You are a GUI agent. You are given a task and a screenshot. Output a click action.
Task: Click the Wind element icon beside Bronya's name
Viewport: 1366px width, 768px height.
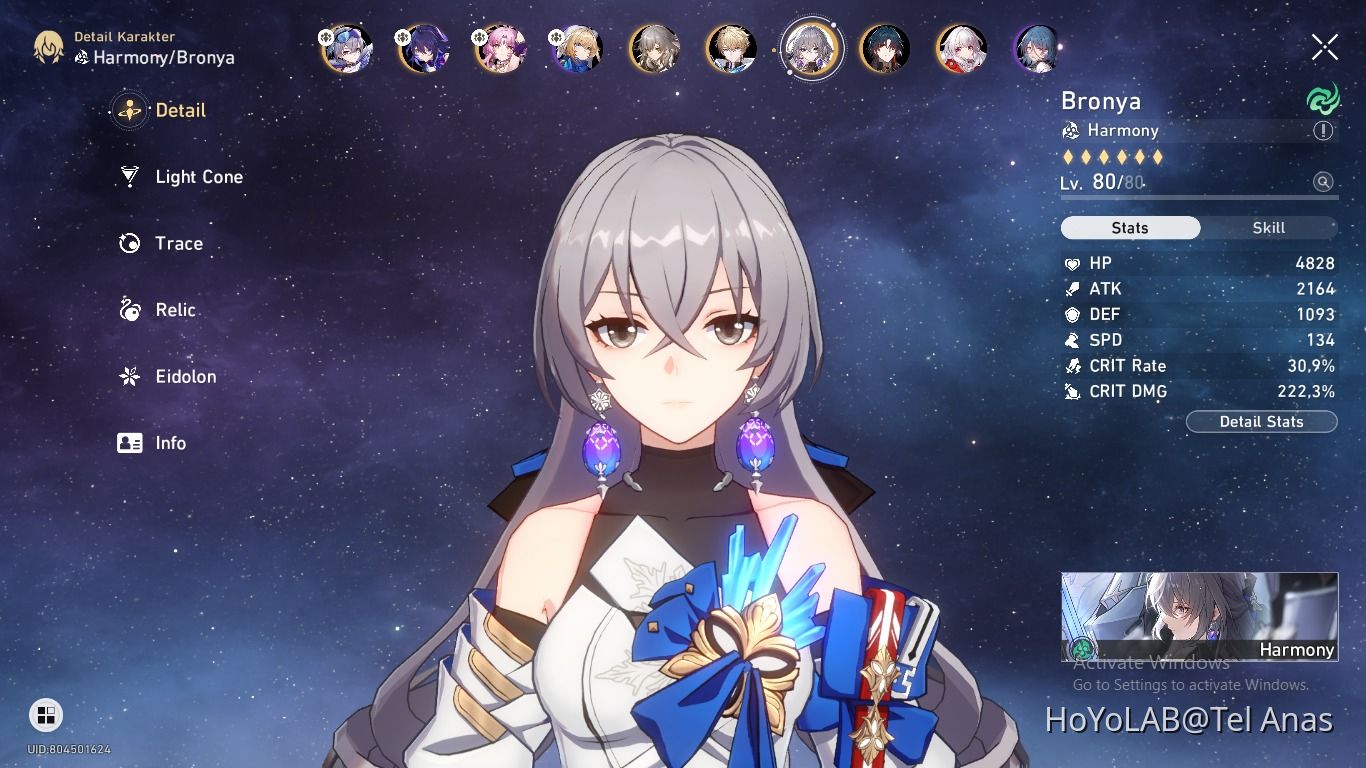(x=1322, y=99)
